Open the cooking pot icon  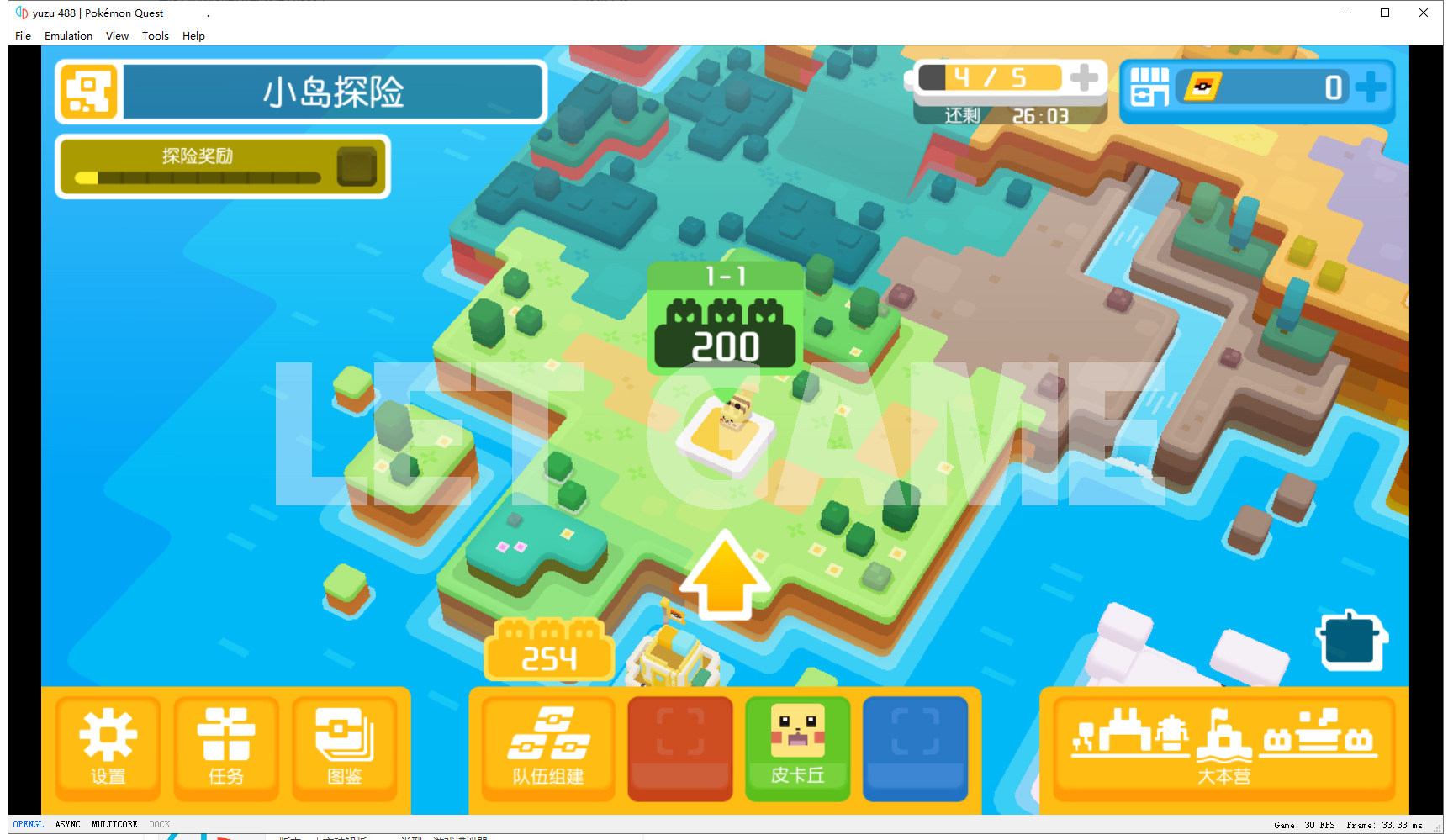[1350, 640]
